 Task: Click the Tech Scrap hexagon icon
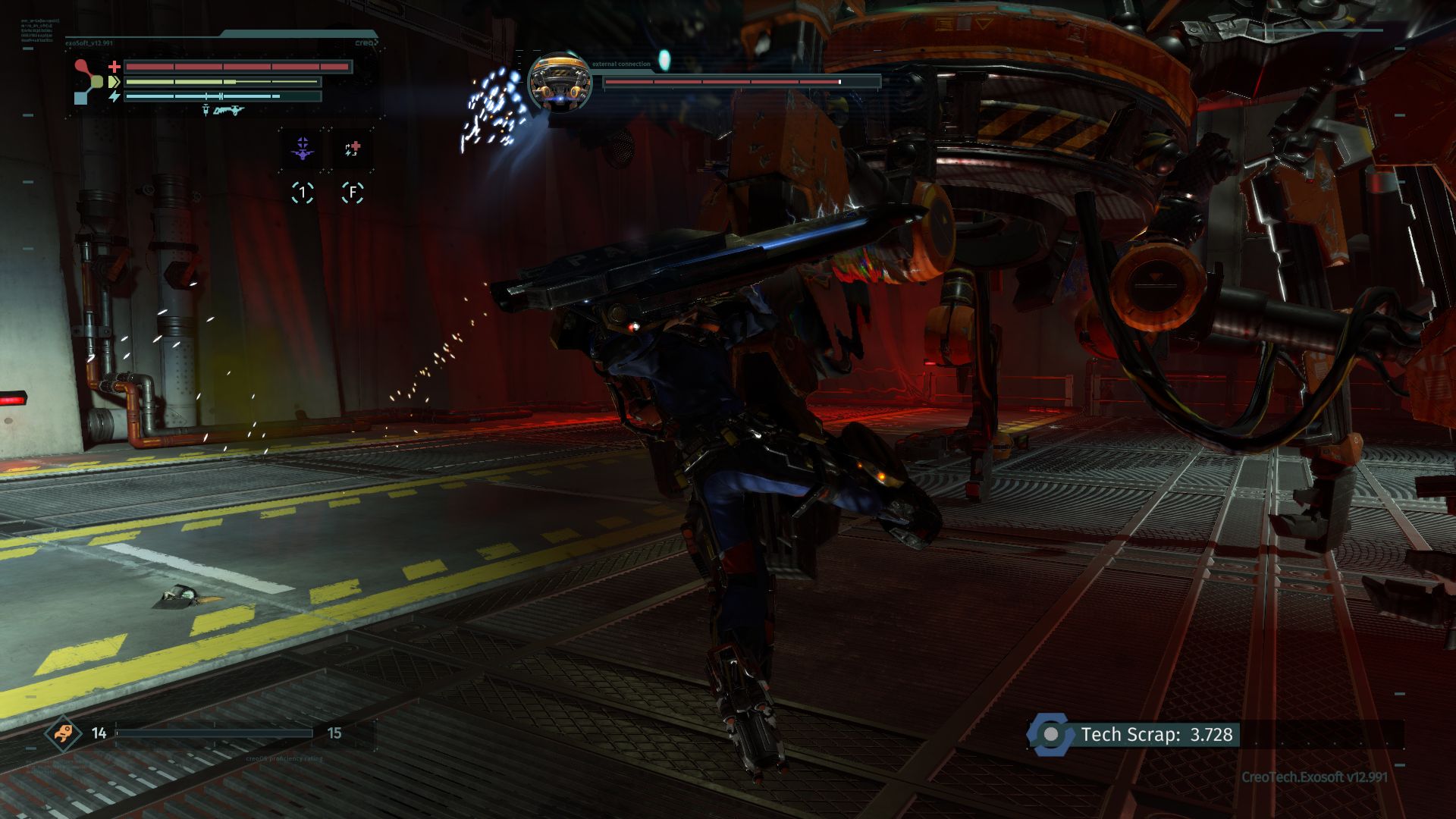point(1050,734)
